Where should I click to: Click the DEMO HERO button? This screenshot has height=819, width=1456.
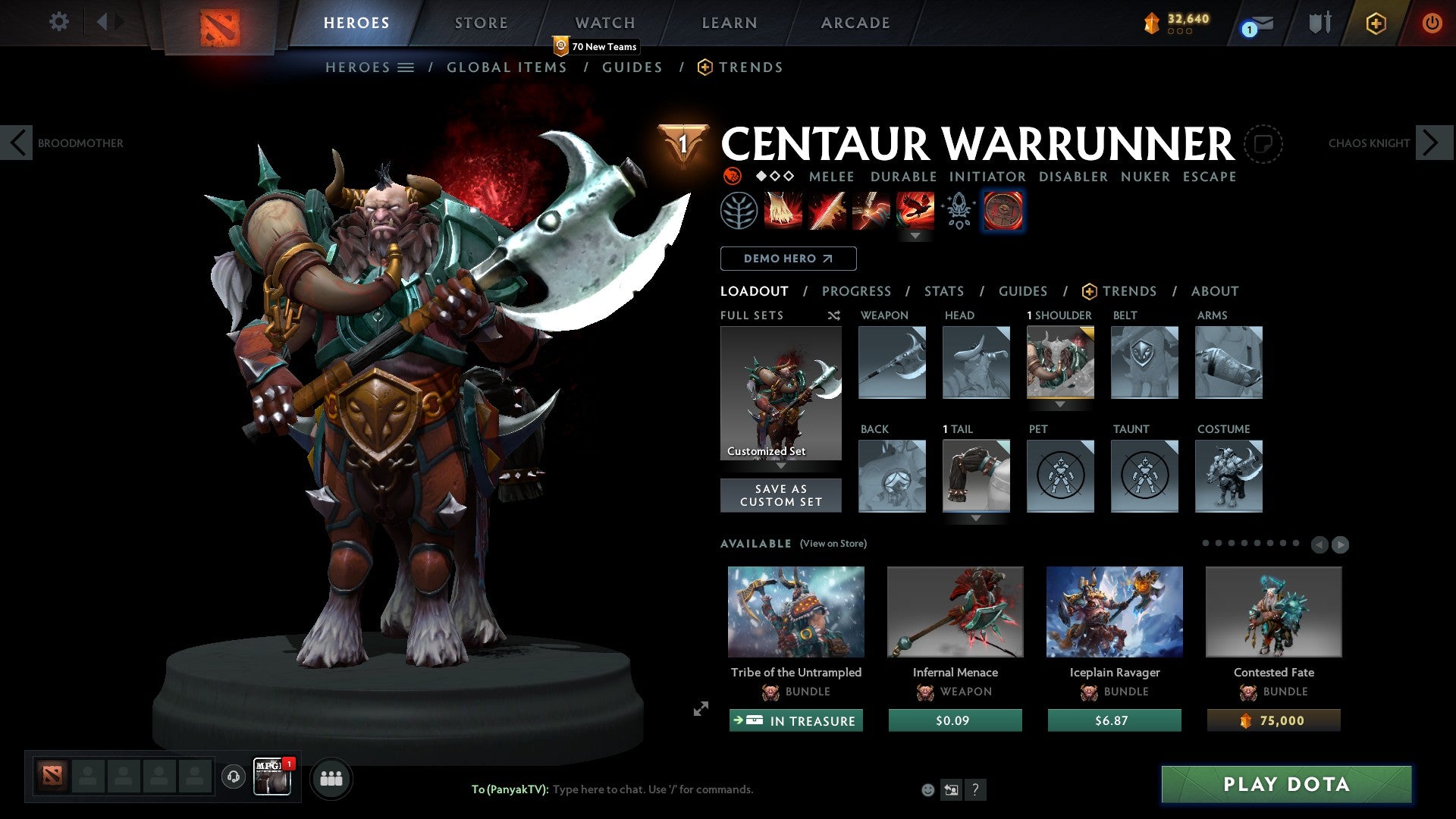(x=787, y=258)
